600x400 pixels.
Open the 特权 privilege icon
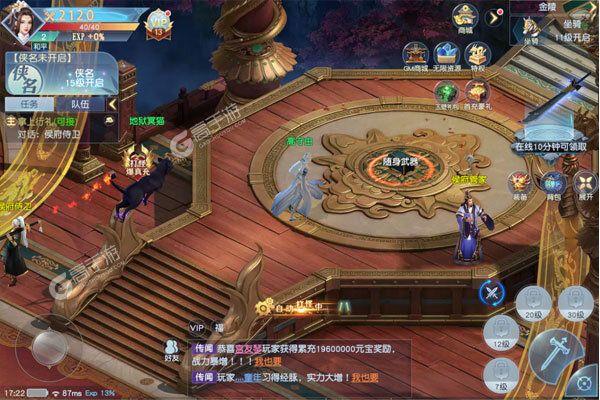478,55
